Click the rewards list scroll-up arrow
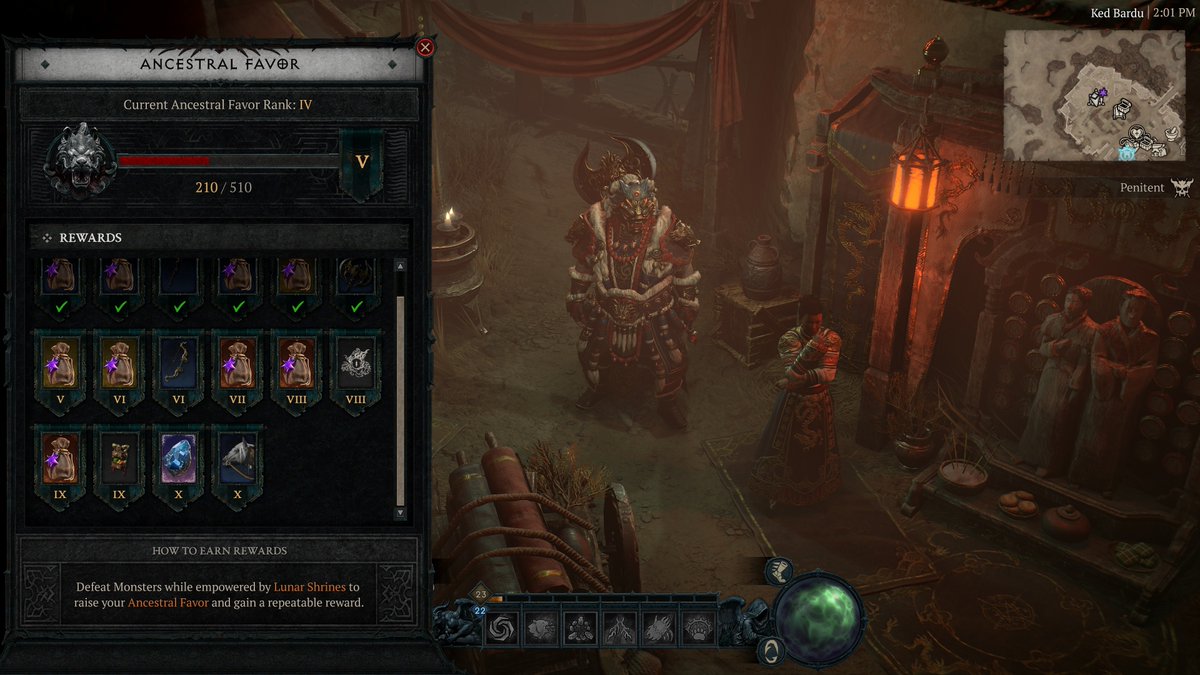Image resolution: width=1200 pixels, height=675 pixels. (x=401, y=267)
